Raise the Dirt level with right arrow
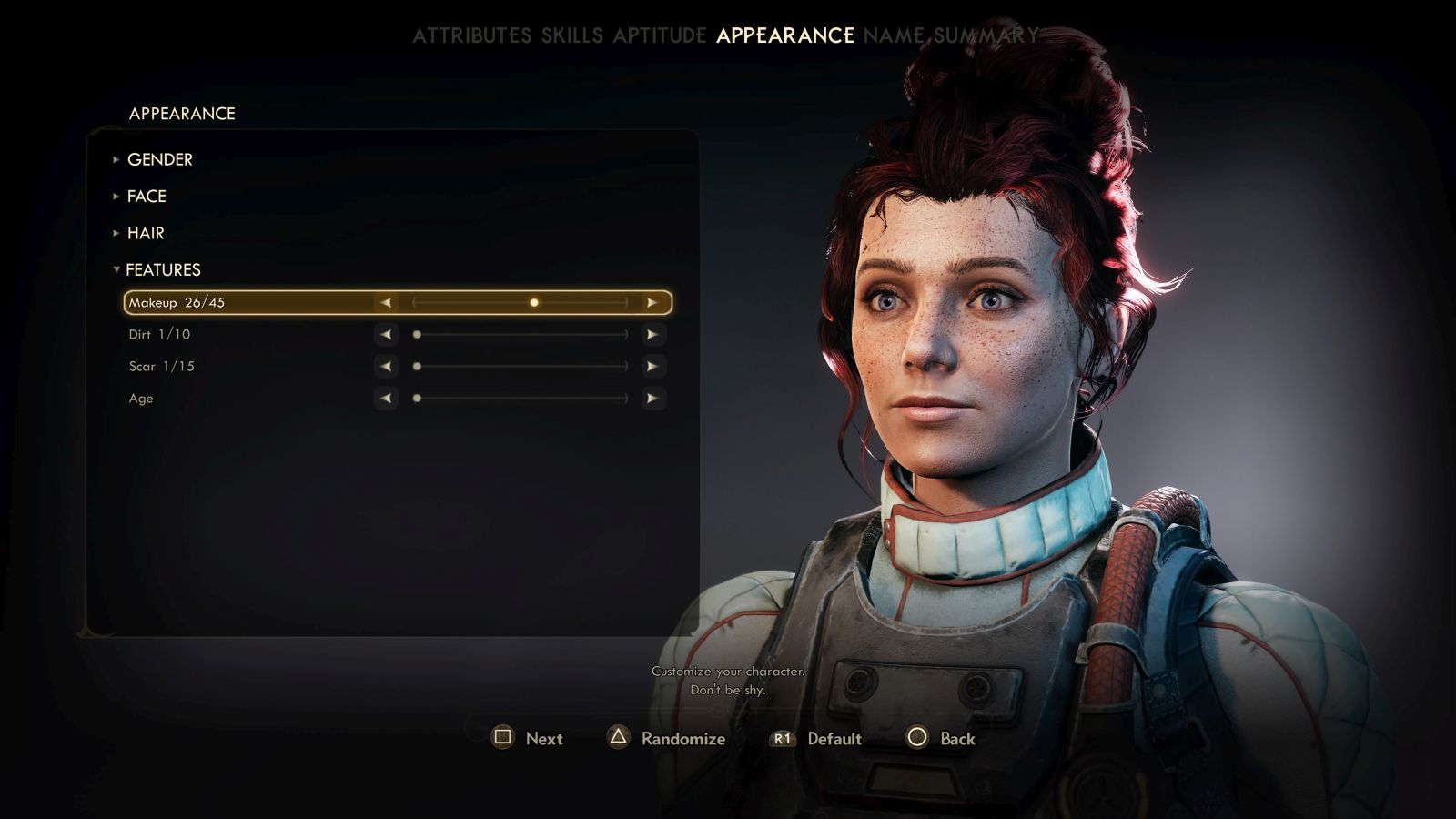The height and width of the screenshot is (819, 1456). point(652,334)
